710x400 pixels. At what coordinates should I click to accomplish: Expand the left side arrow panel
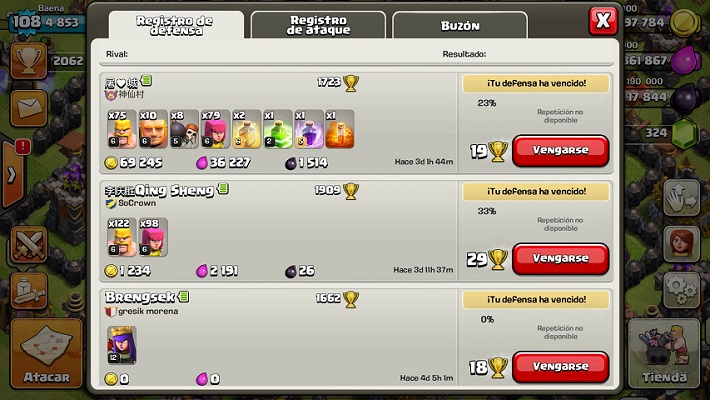[12, 175]
